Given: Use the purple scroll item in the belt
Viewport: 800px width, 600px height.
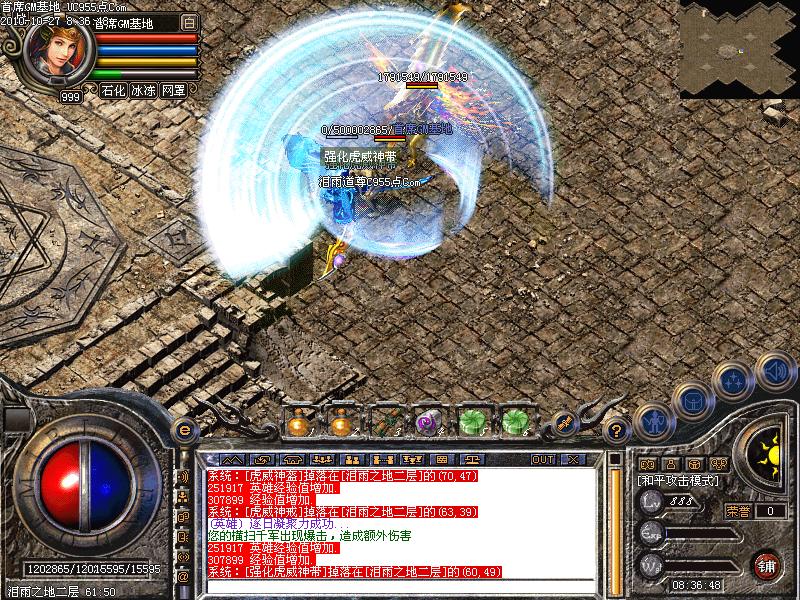Looking at the screenshot, I should (428, 423).
